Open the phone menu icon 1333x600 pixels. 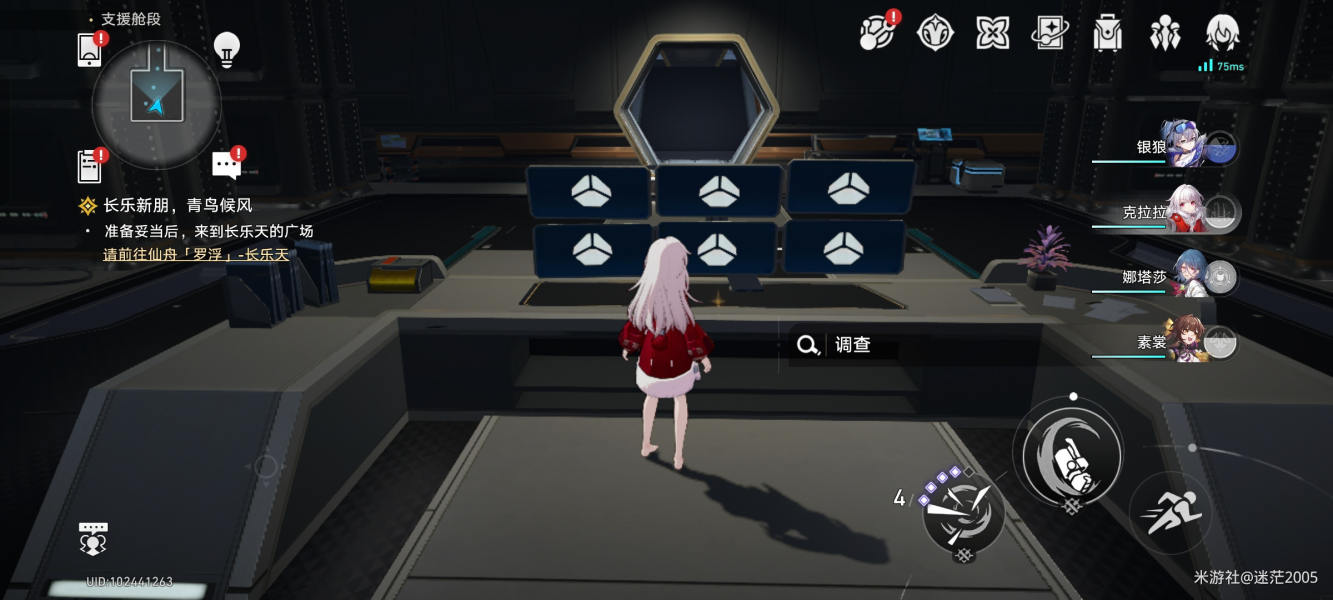tap(90, 49)
